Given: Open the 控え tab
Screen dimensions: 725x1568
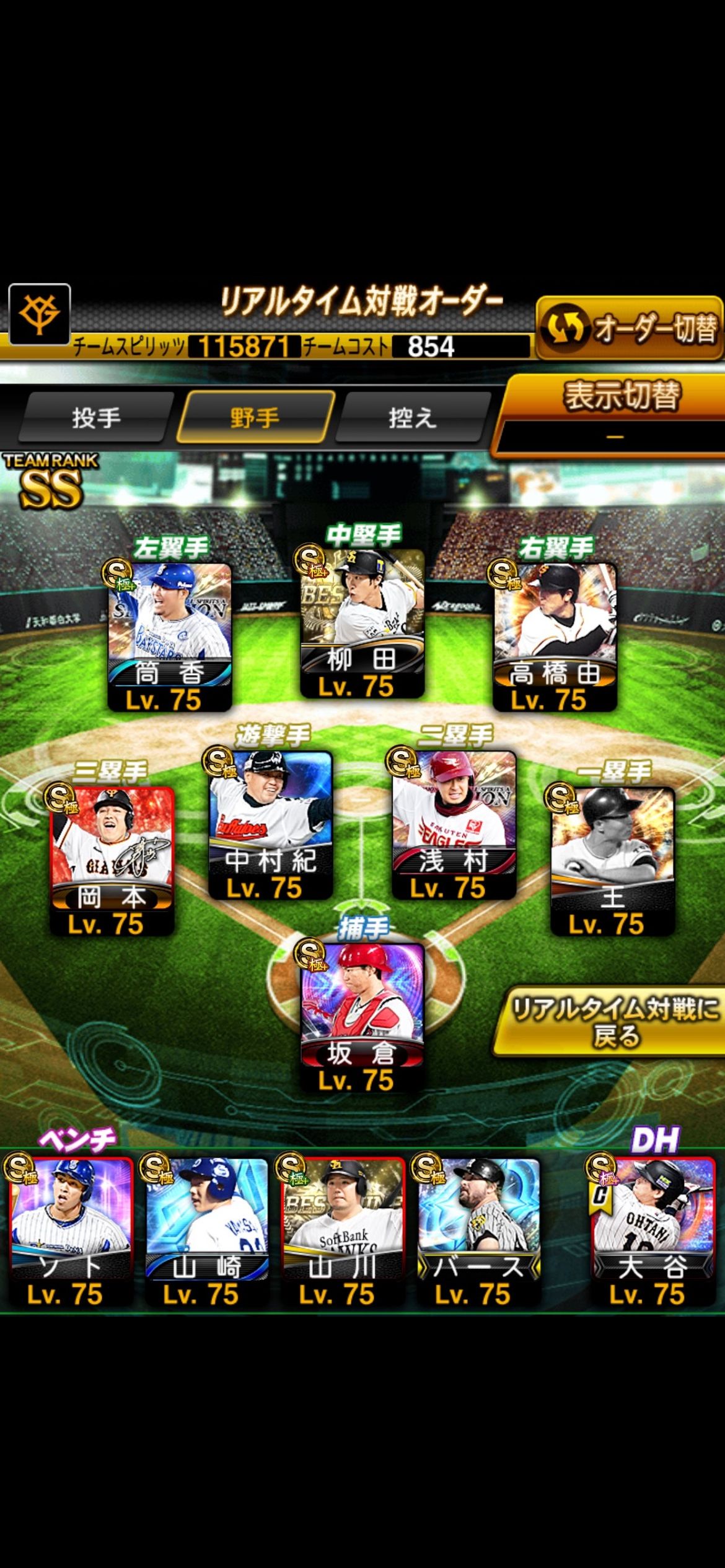Looking at the screenshot, I should (x=413, y=418).
